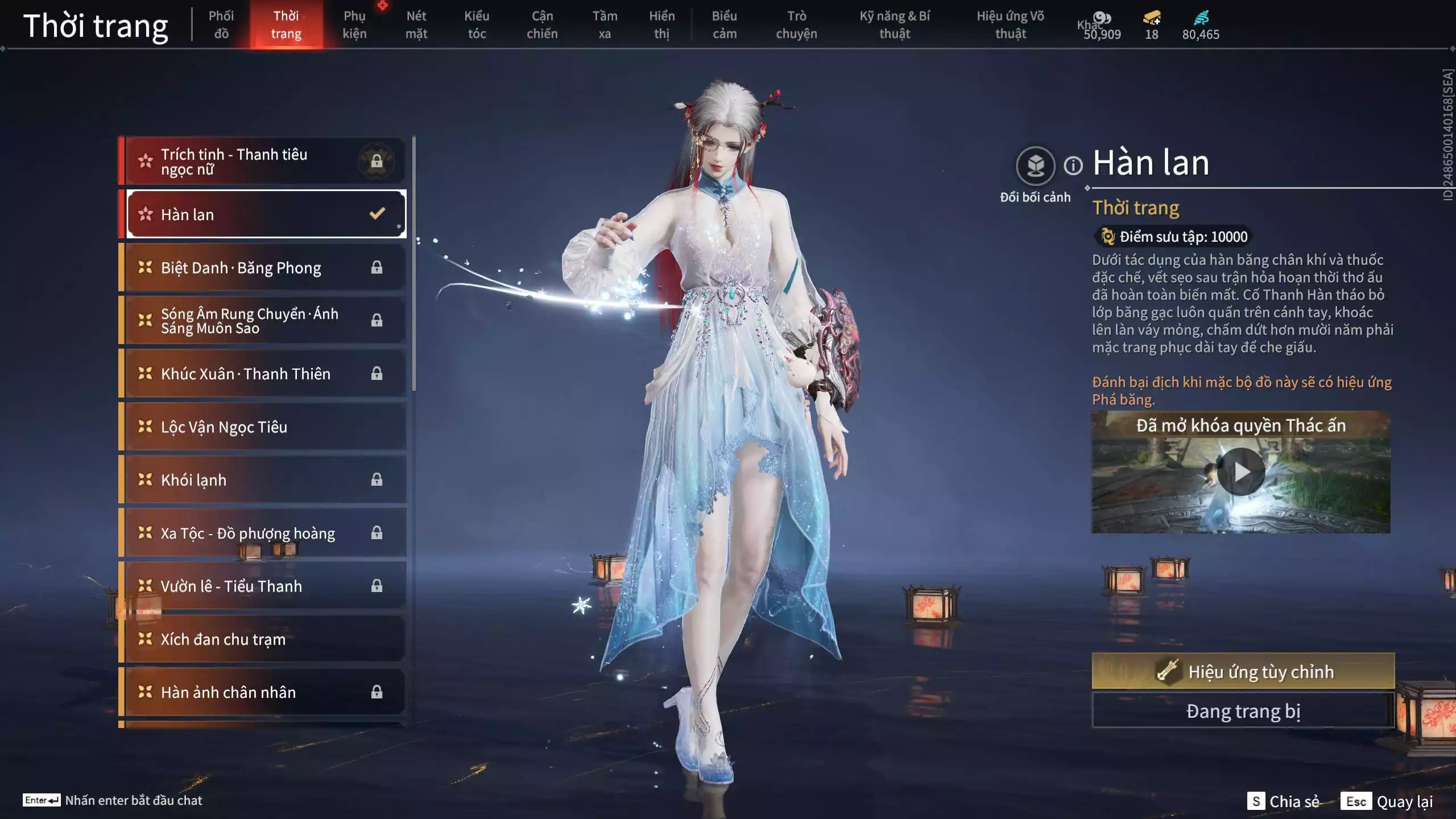Go back with Quay lại
This screenshot has width=1456, height=819.
(1387, 801)
